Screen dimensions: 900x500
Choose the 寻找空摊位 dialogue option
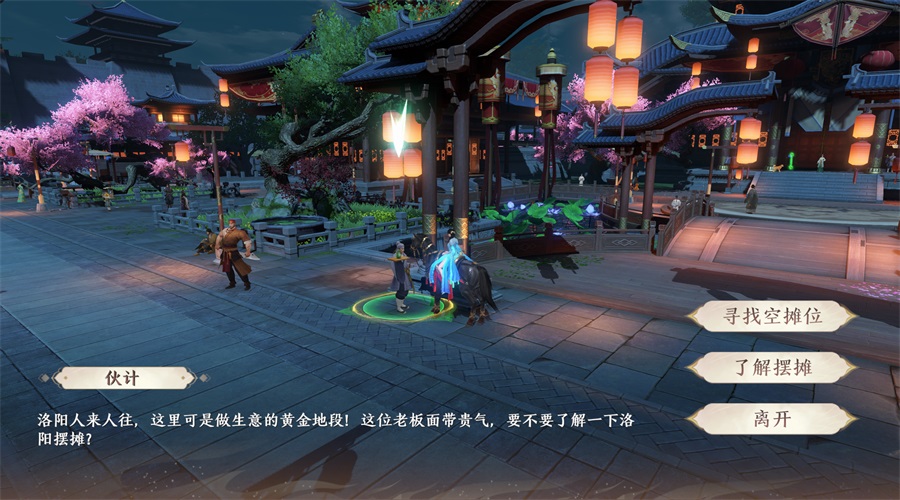pos(772,316)
